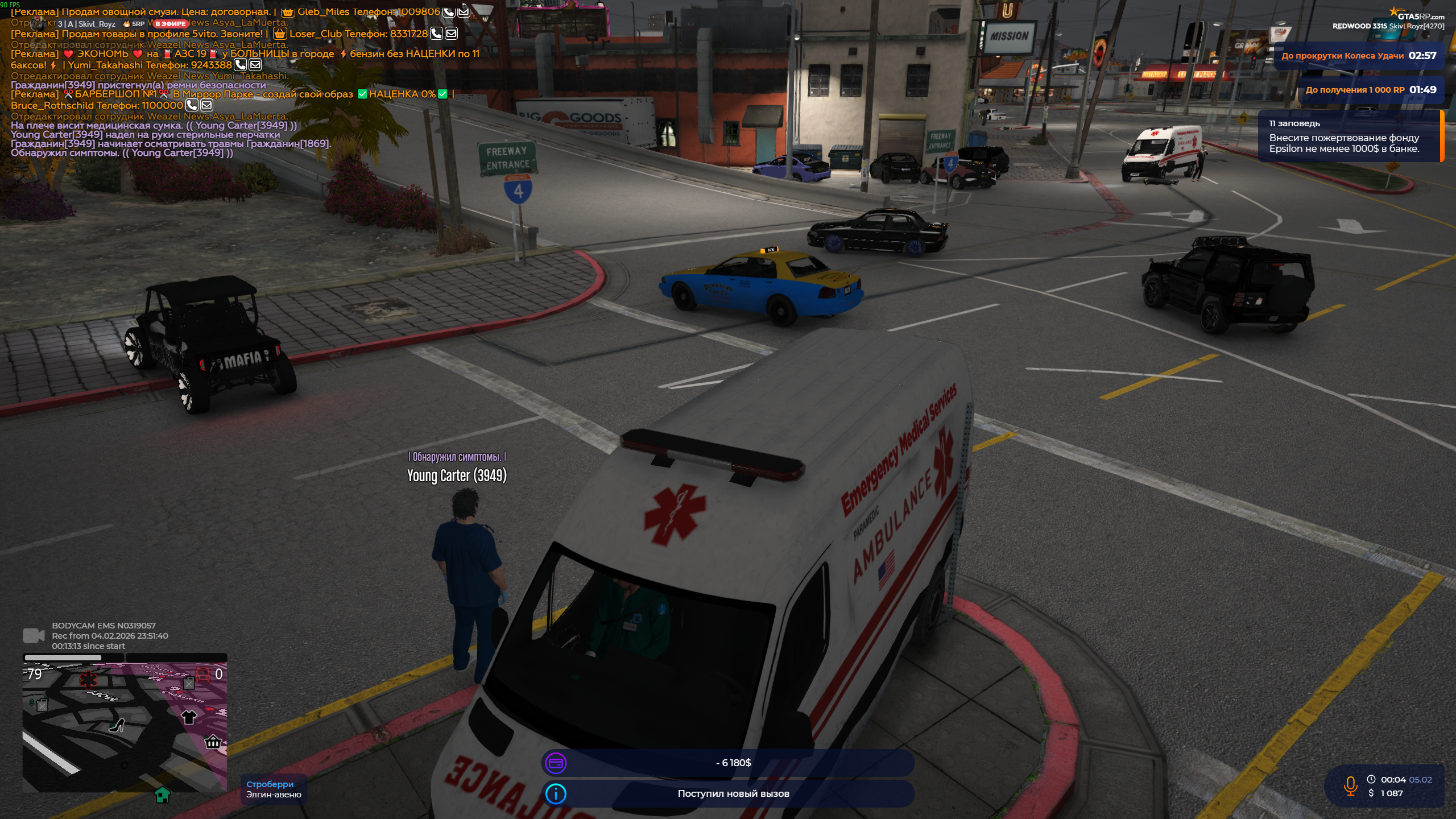
Task: Send a message to Bruce_Rothschild
Action: tap(206, 105)
